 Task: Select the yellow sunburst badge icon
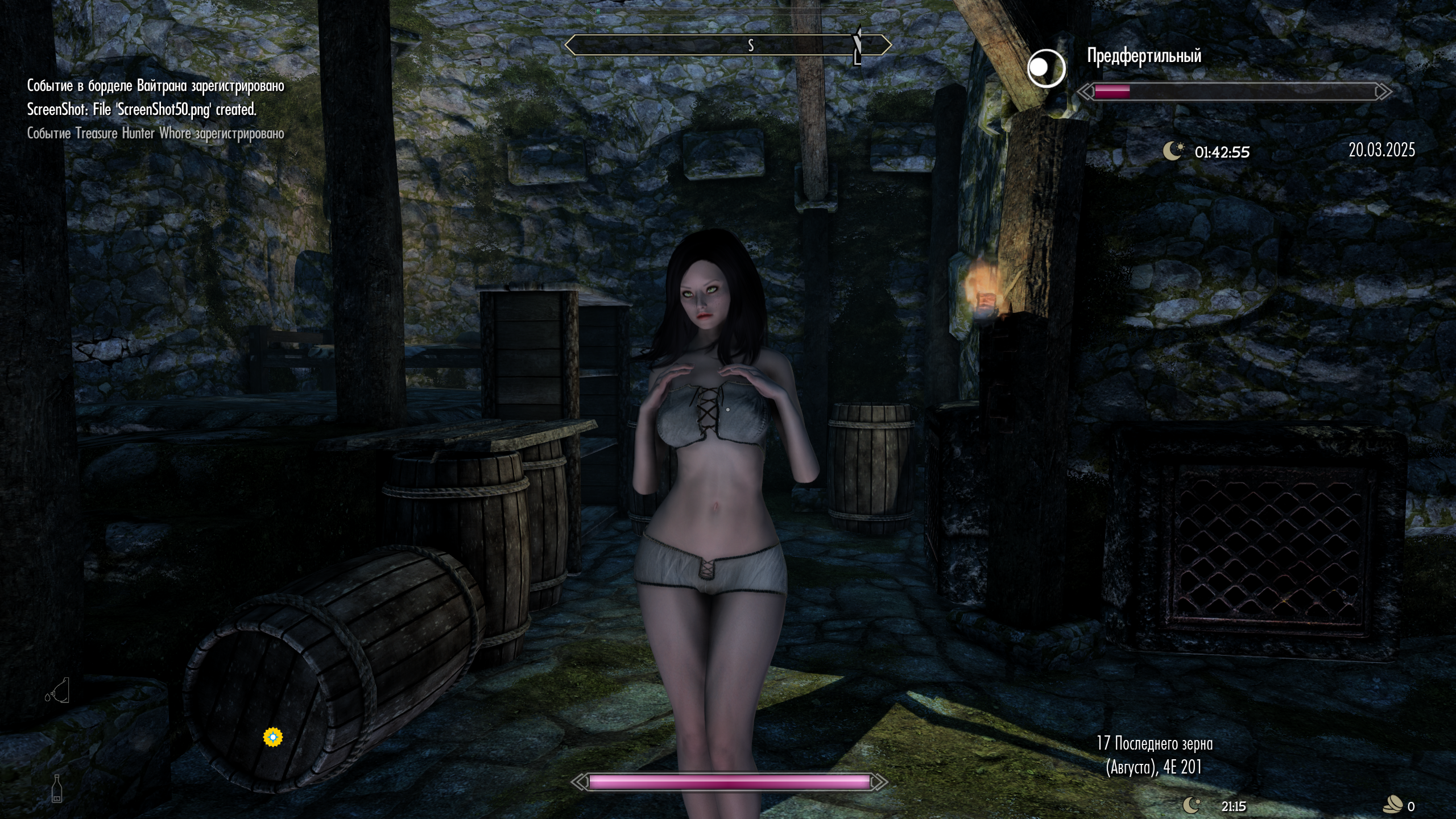tap(273, 737)
